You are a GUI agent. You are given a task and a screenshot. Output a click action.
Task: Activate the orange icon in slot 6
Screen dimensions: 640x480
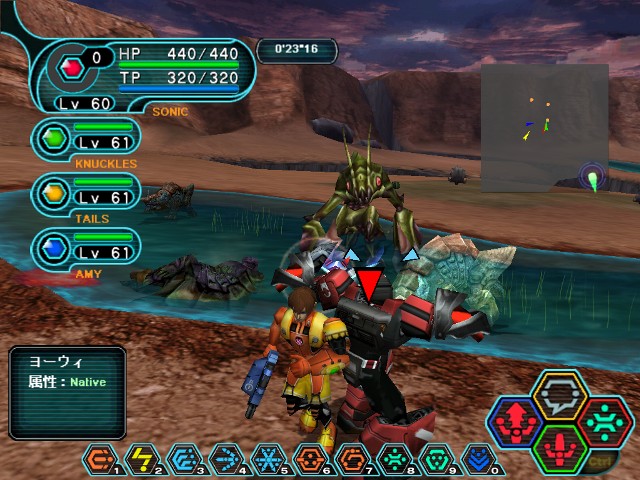click(x=311, y=459)
